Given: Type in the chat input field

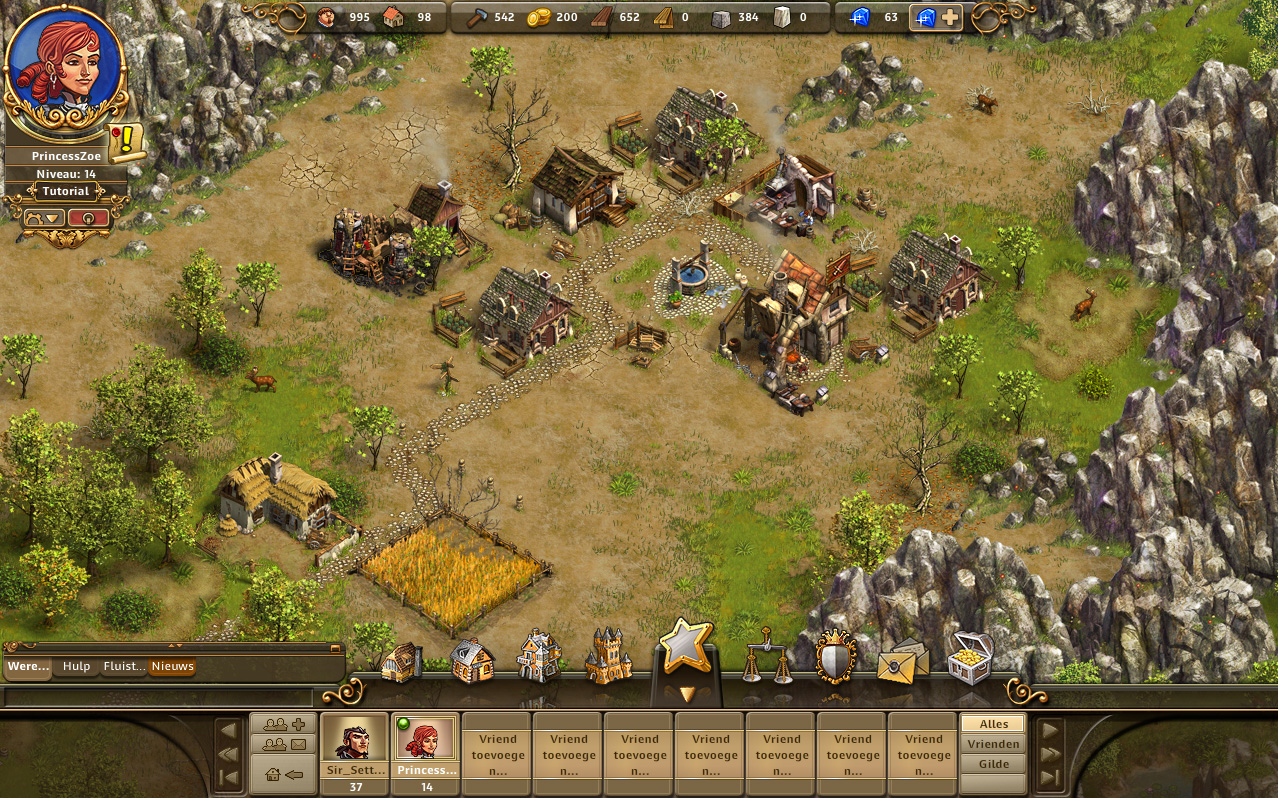Looking at the screenshot, I should coord(160,696).
